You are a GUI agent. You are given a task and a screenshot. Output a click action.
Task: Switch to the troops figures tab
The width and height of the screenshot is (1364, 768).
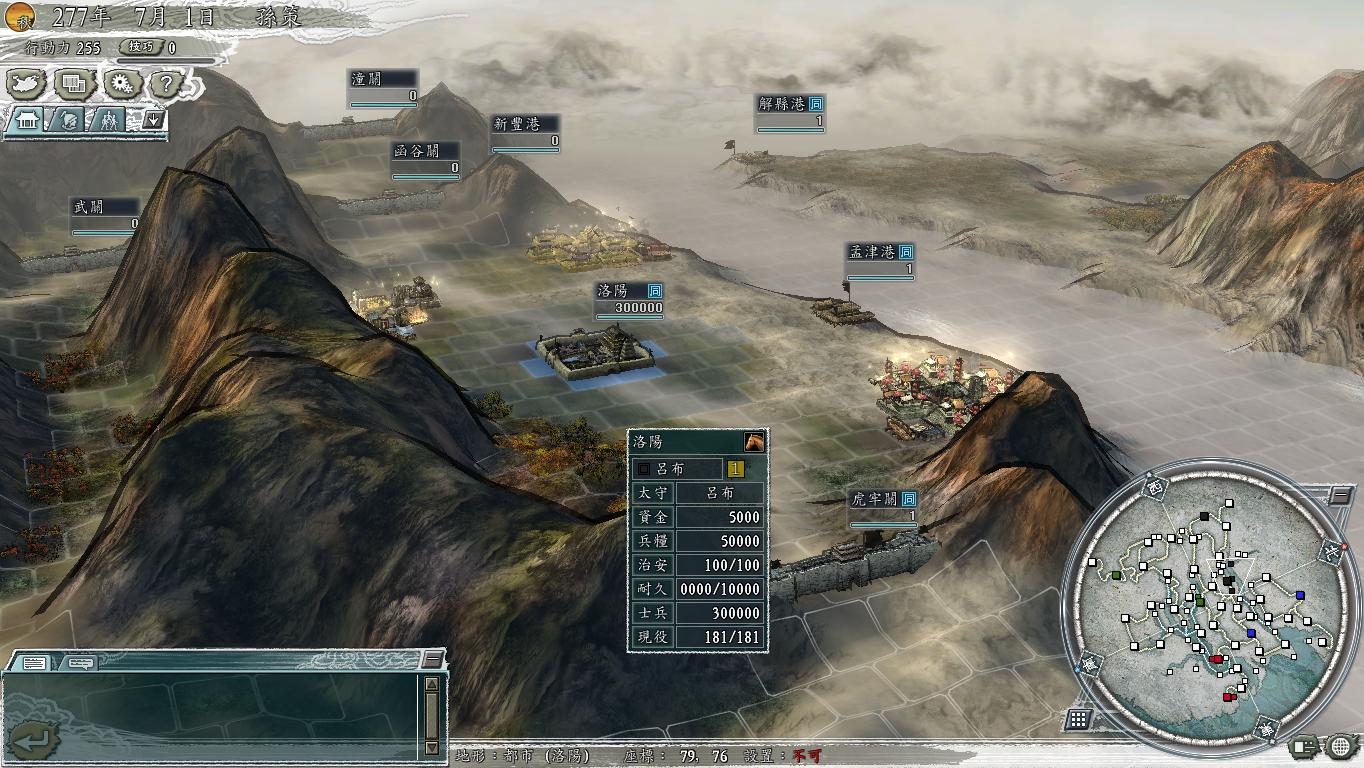pyautogui.click(x=106, y=120)
